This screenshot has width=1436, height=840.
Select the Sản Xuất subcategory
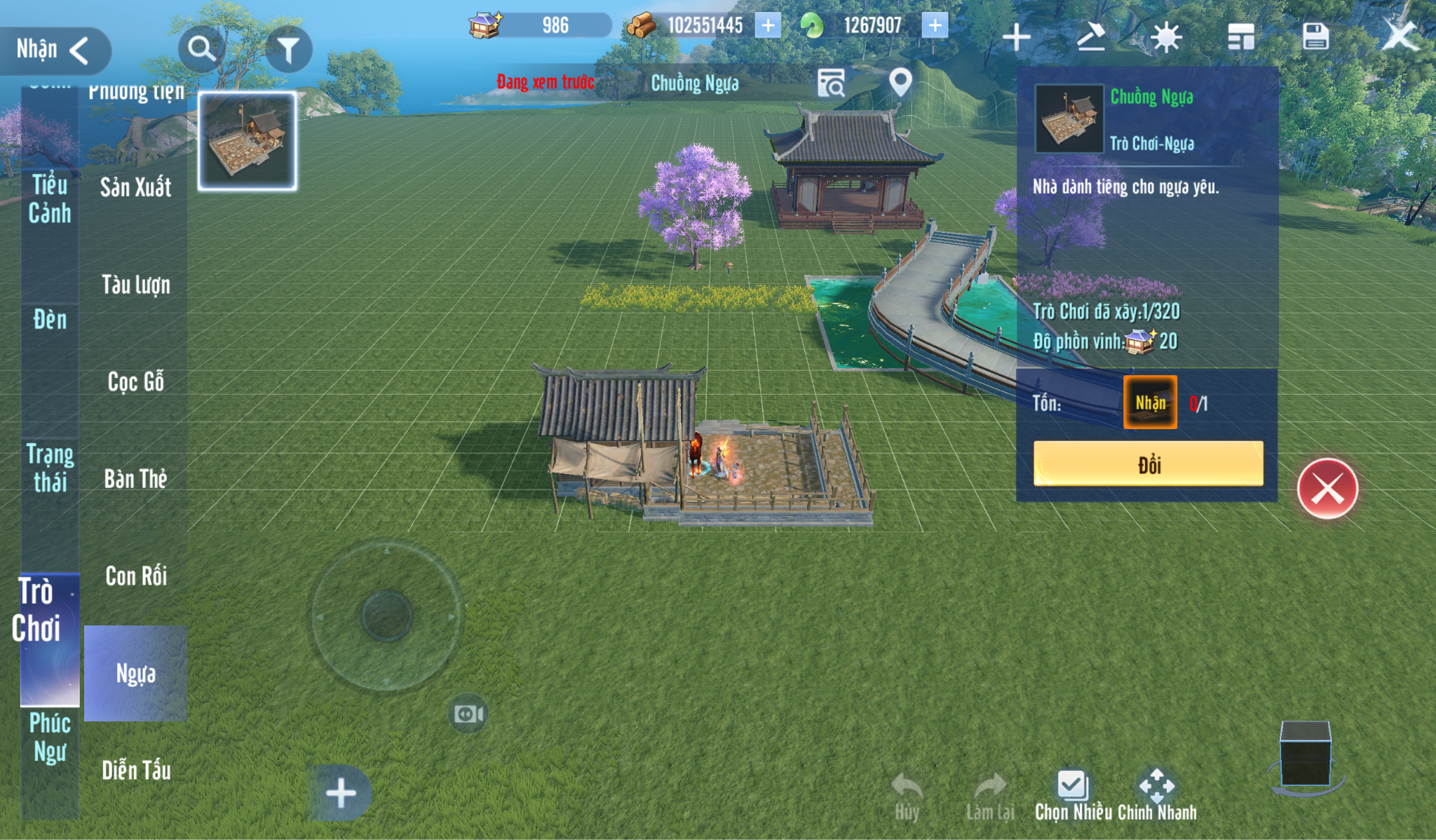pos(135,187)
